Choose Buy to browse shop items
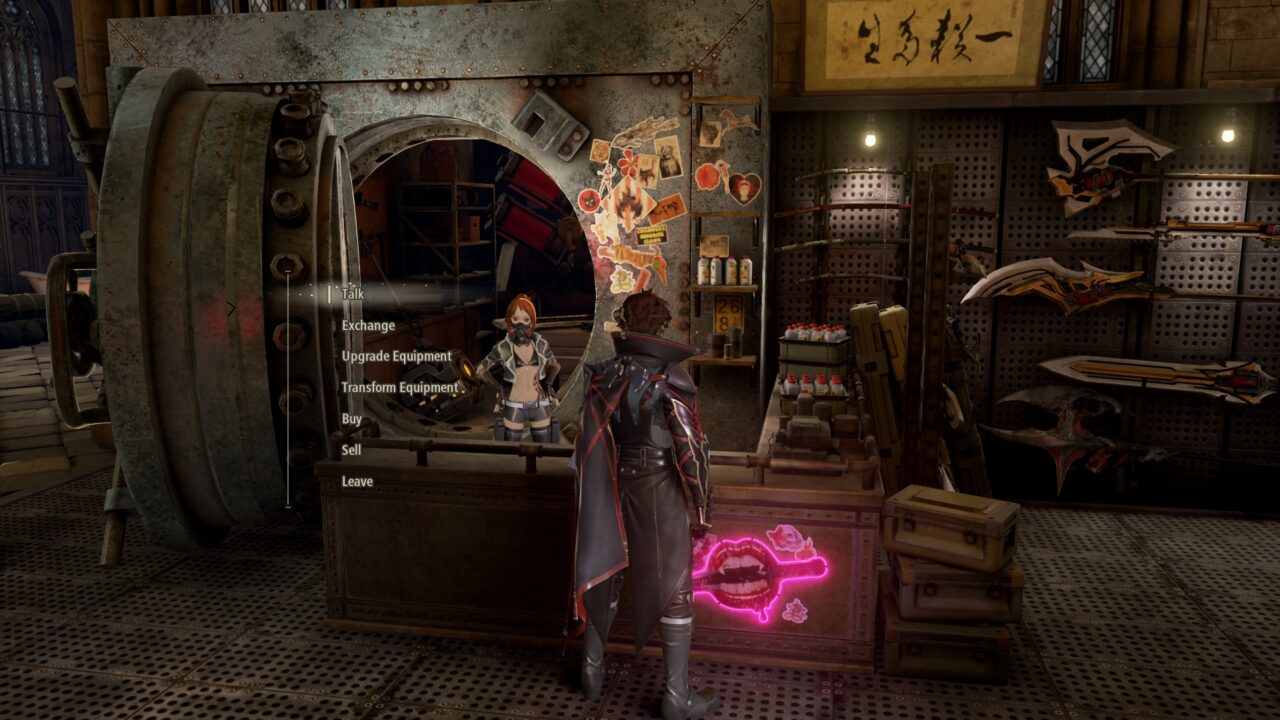The image size is (1280, 720). tap(350, 418)
